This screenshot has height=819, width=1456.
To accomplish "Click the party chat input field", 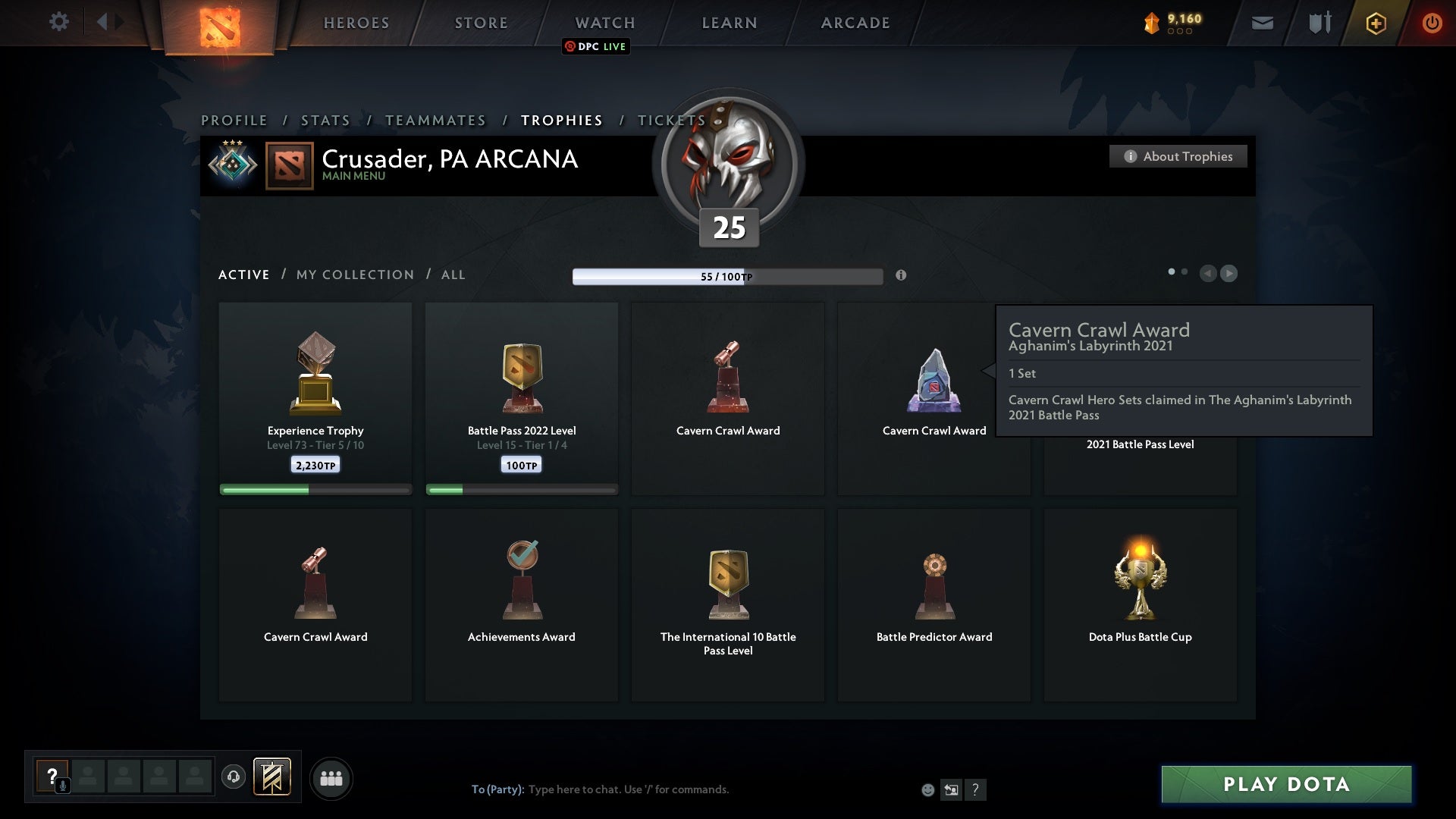I will [629, 789].
